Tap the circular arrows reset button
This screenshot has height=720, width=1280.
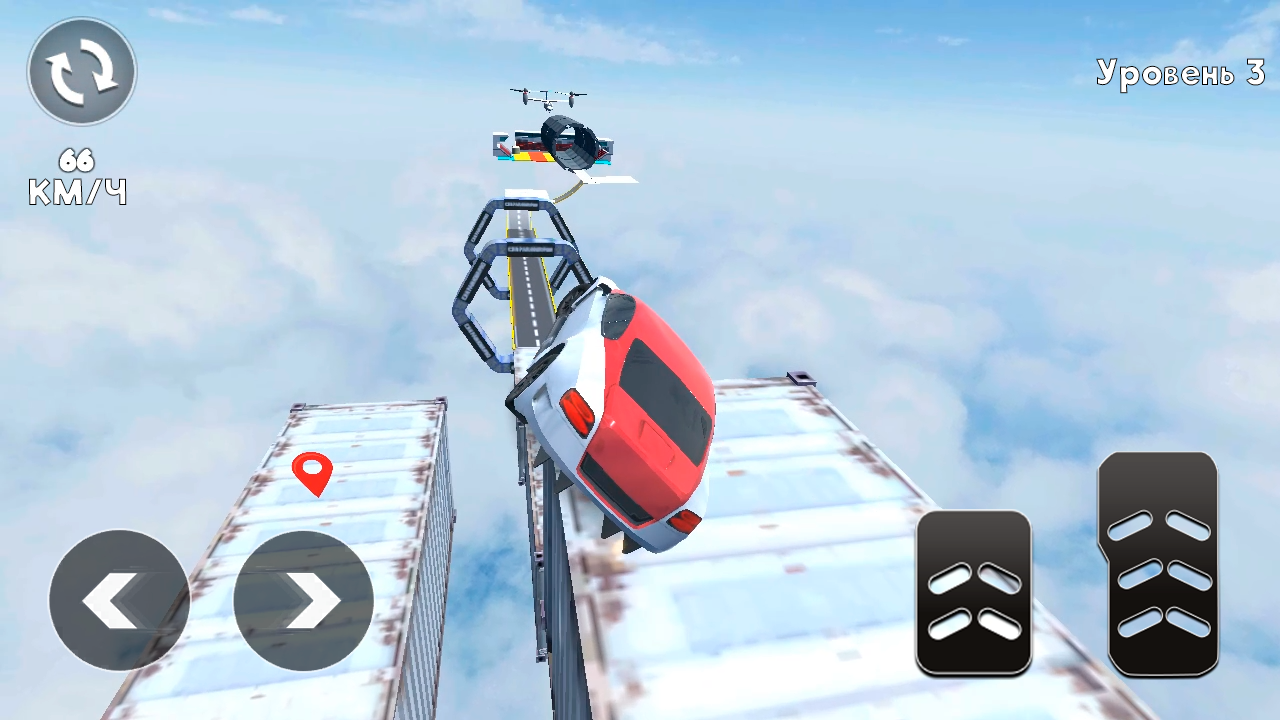(x=80, y=68)
